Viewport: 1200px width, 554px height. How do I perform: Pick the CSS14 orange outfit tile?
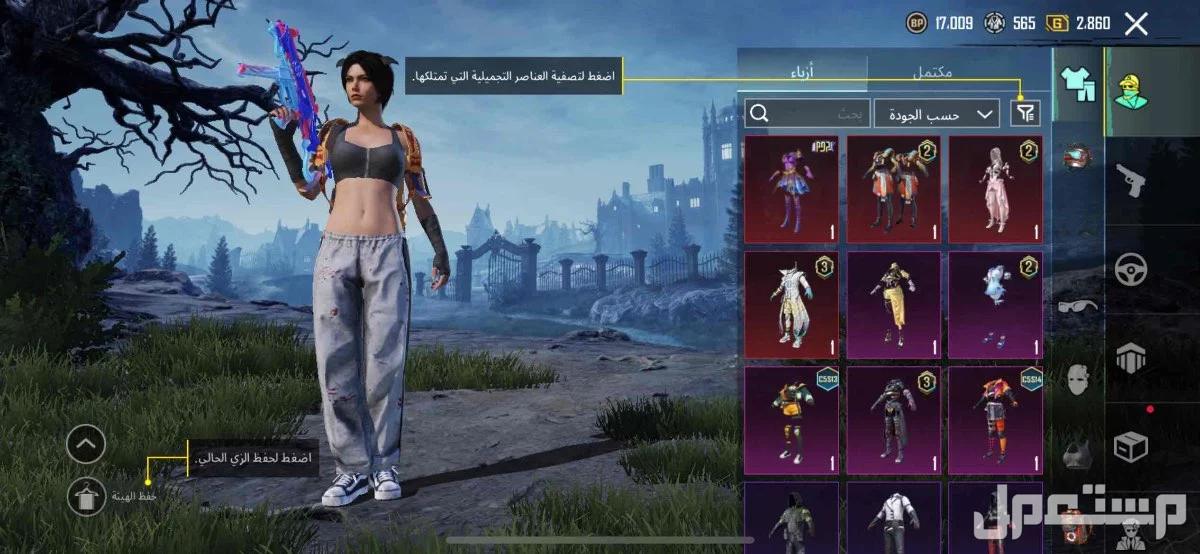995,420
